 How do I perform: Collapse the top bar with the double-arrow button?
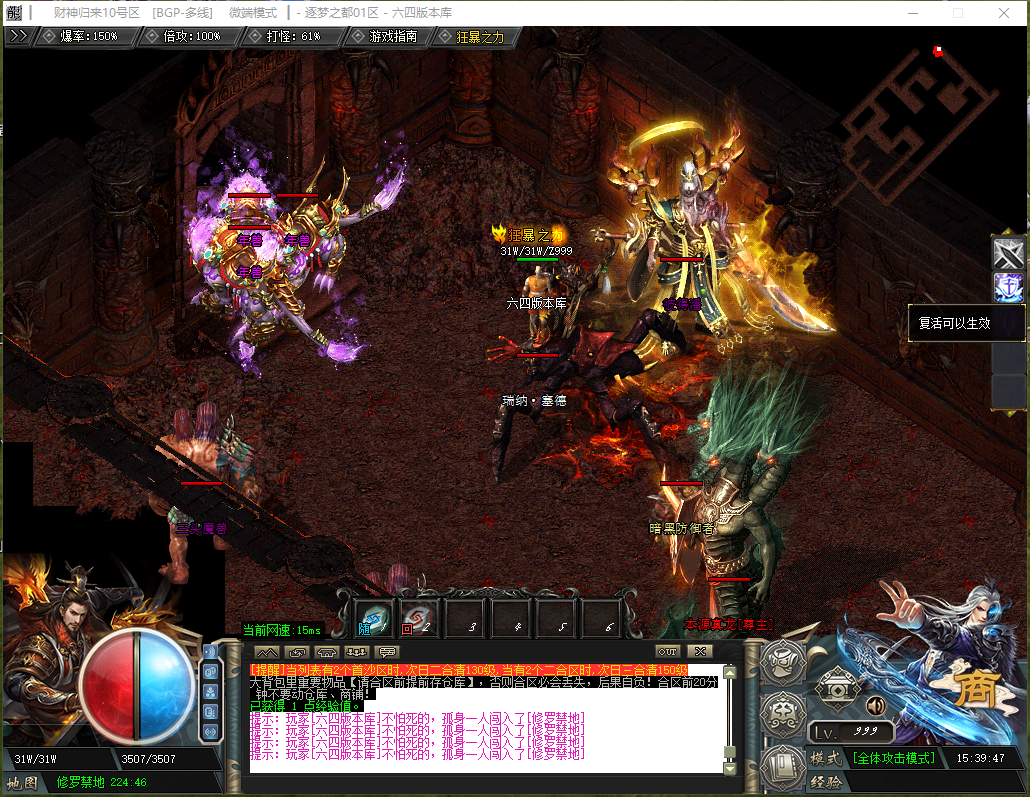[x=18, y=36]
